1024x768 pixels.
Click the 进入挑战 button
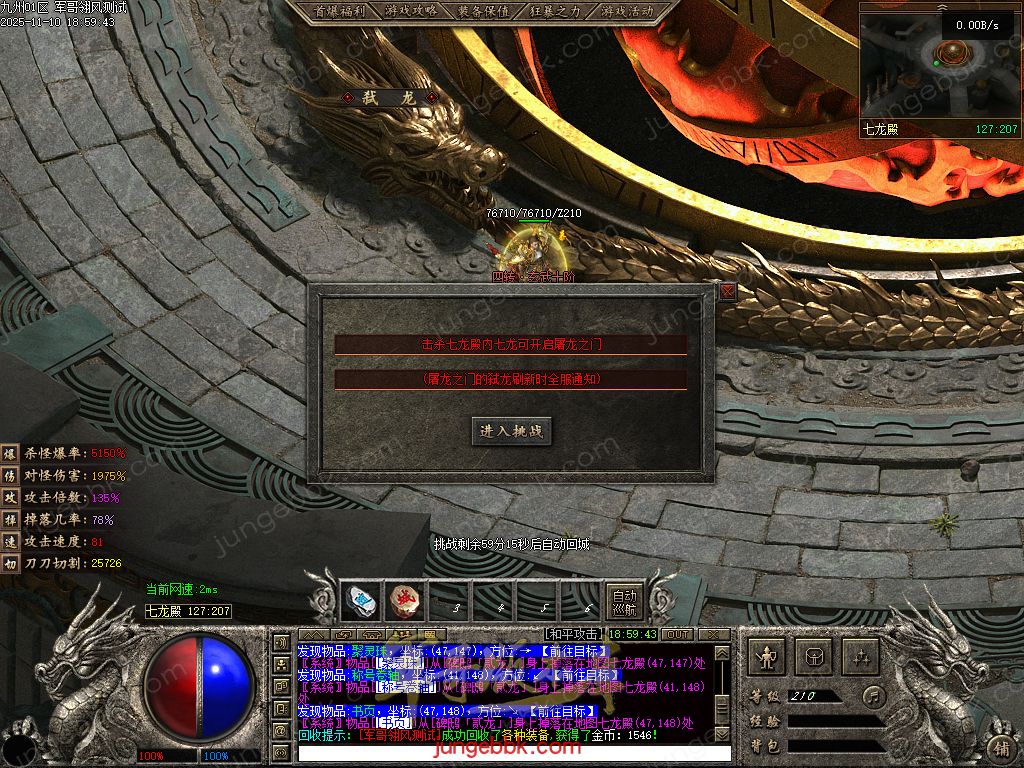point(511,431)
